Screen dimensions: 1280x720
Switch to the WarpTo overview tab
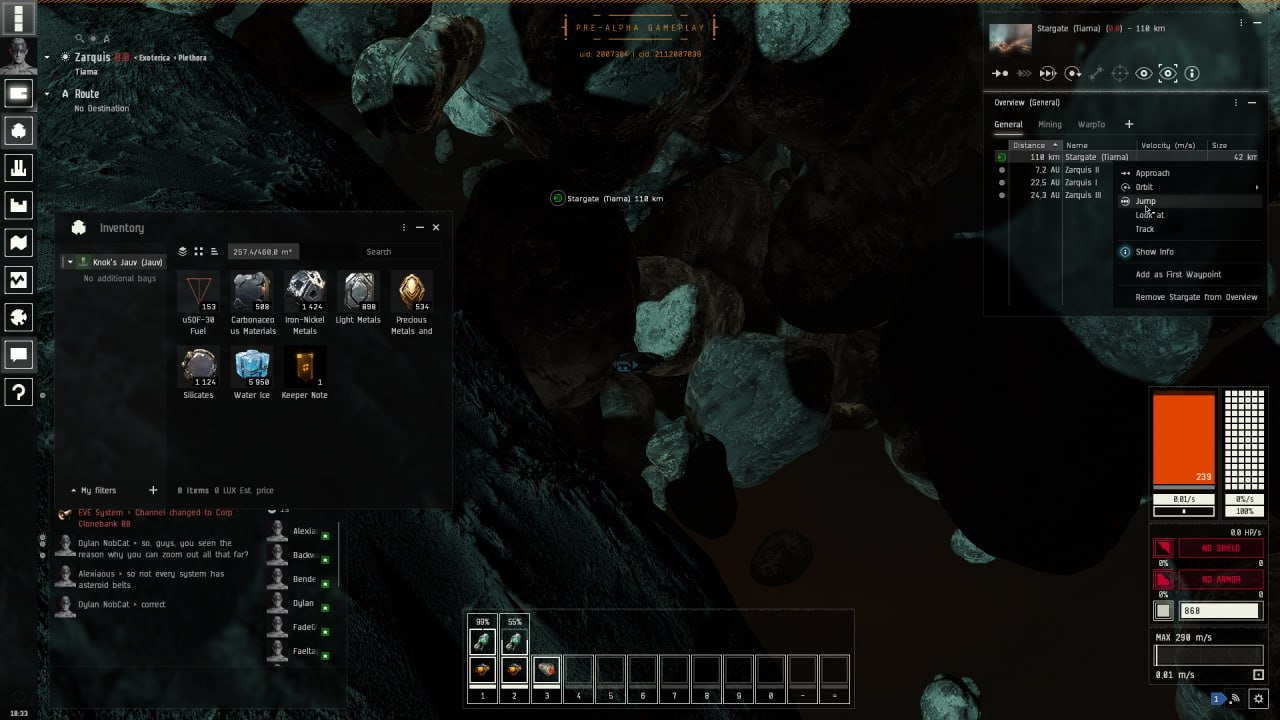pos(1091,125)
